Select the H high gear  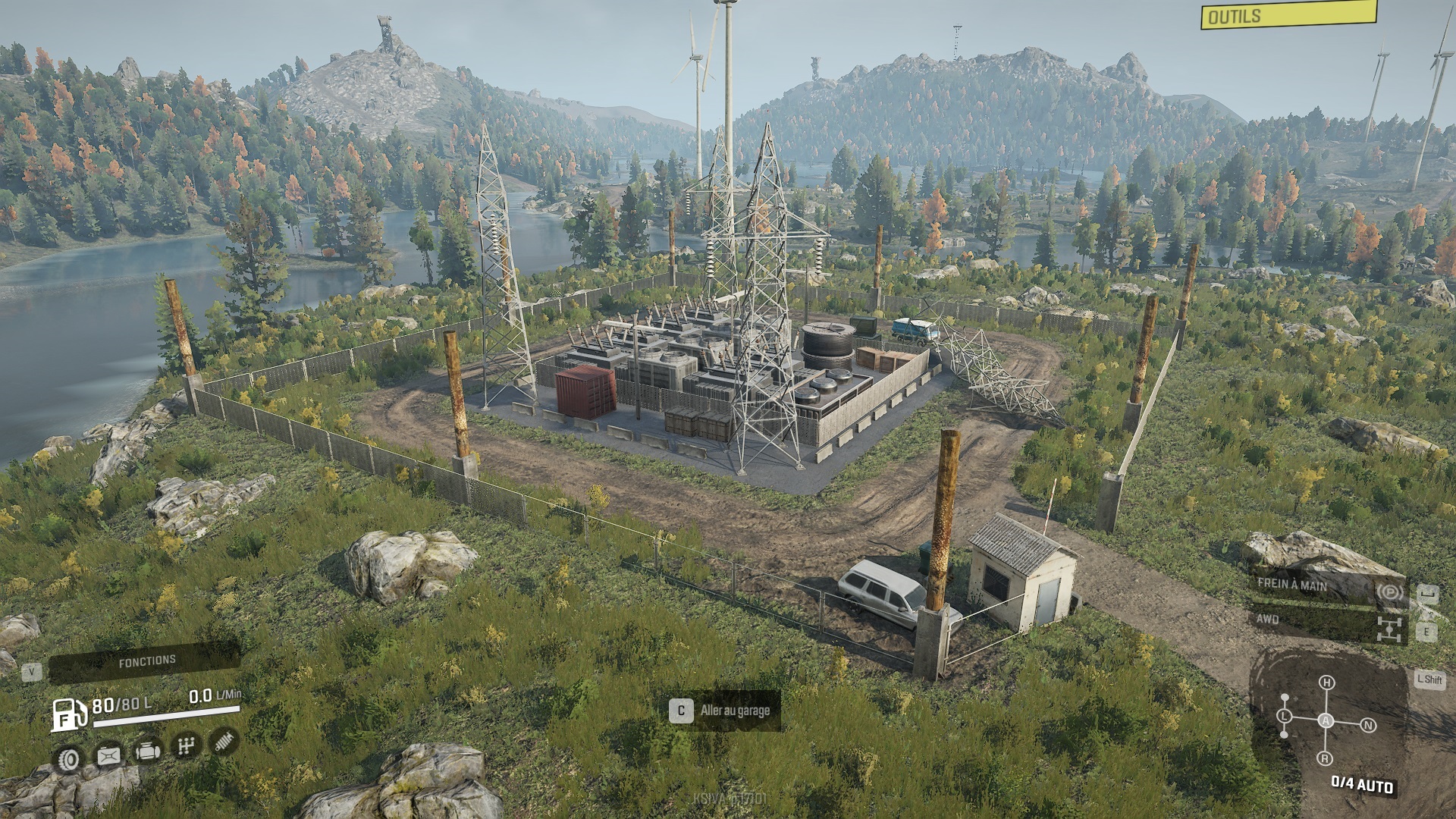(x=1326, y=682)
